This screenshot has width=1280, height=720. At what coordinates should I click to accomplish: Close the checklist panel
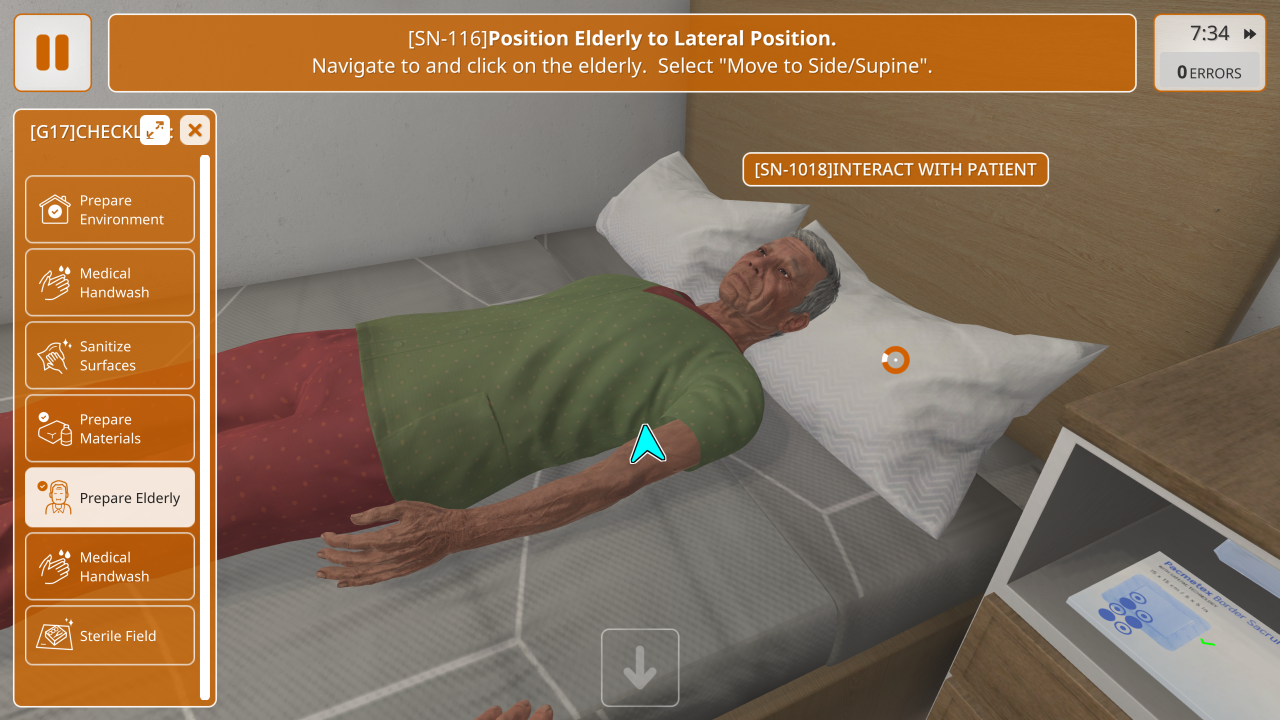pos(195,130)
